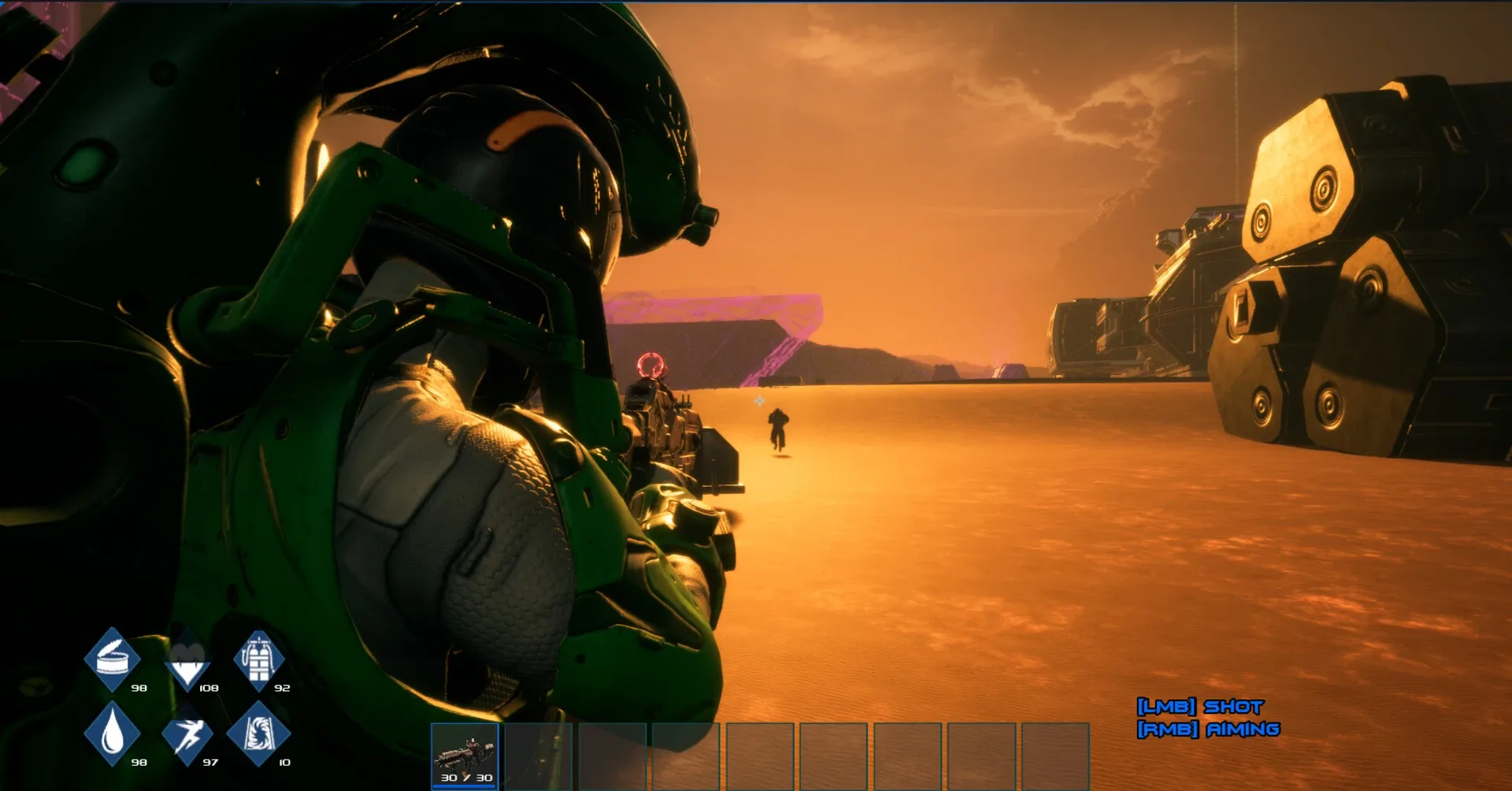
Task: Click the stamina value reading 97
Action: point(209,763)
